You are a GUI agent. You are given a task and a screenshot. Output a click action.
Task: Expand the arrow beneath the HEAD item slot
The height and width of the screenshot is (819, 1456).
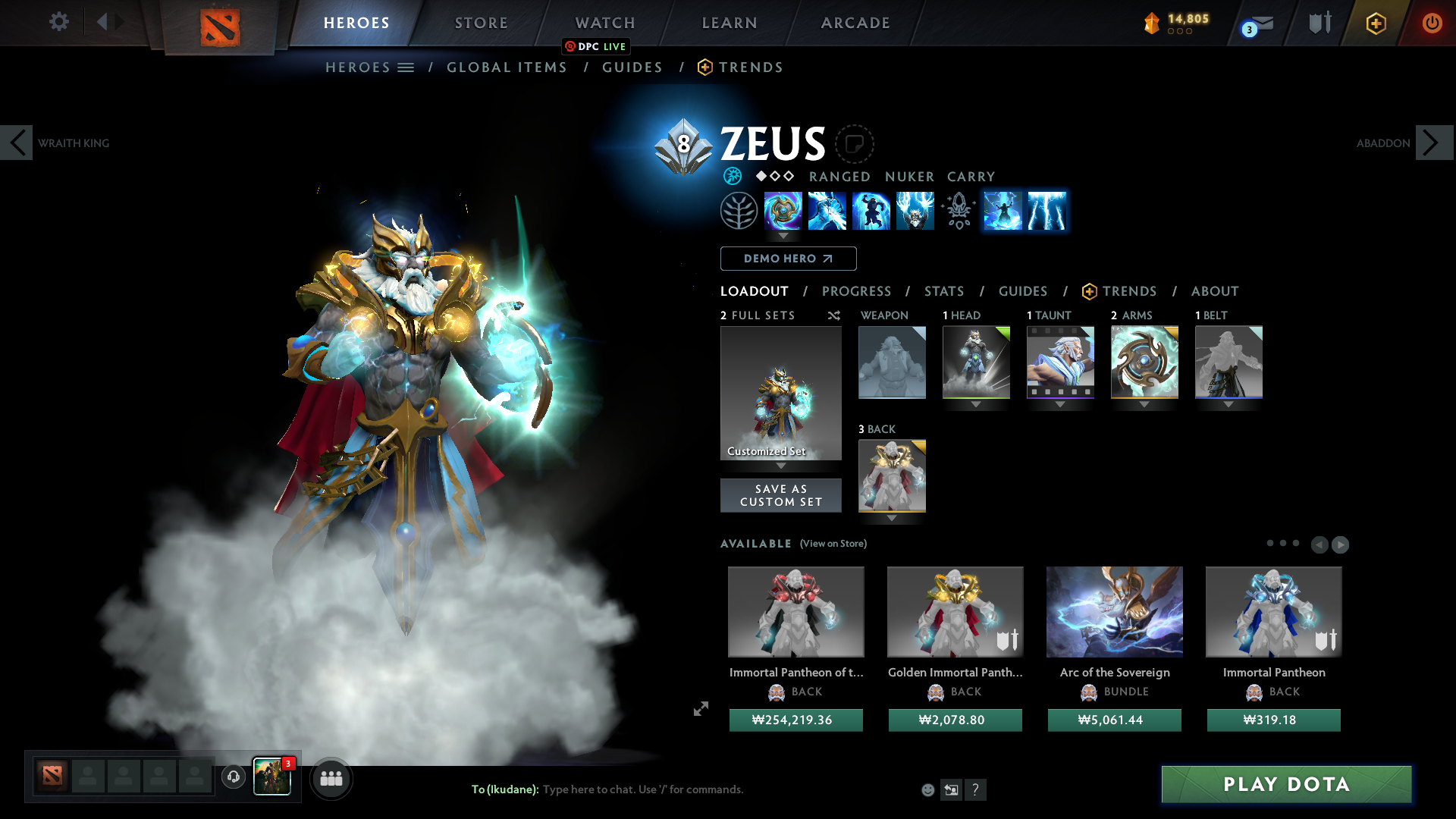pos(976,404)
